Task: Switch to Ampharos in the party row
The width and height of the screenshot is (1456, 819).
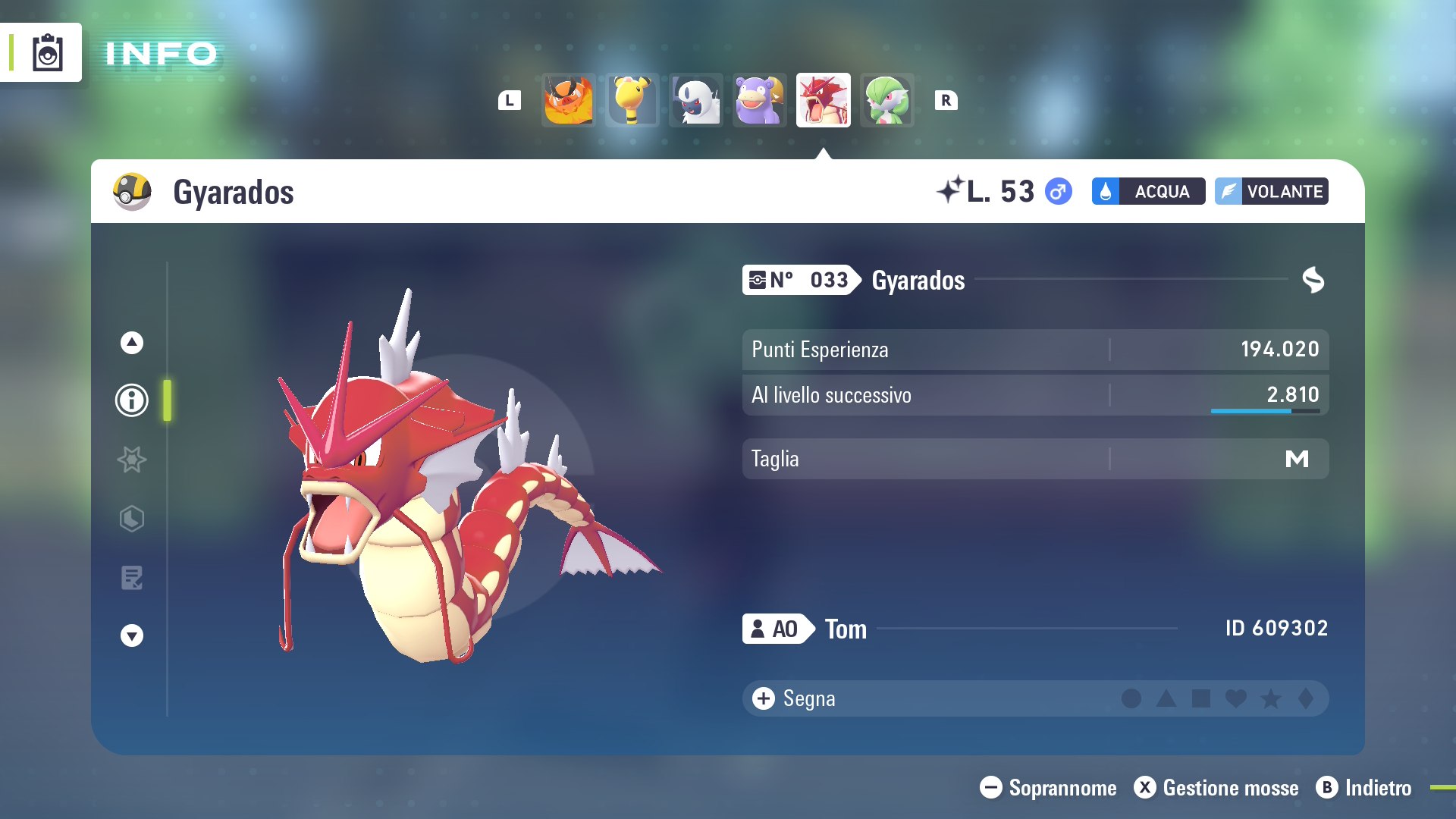Action: (632, 100)
